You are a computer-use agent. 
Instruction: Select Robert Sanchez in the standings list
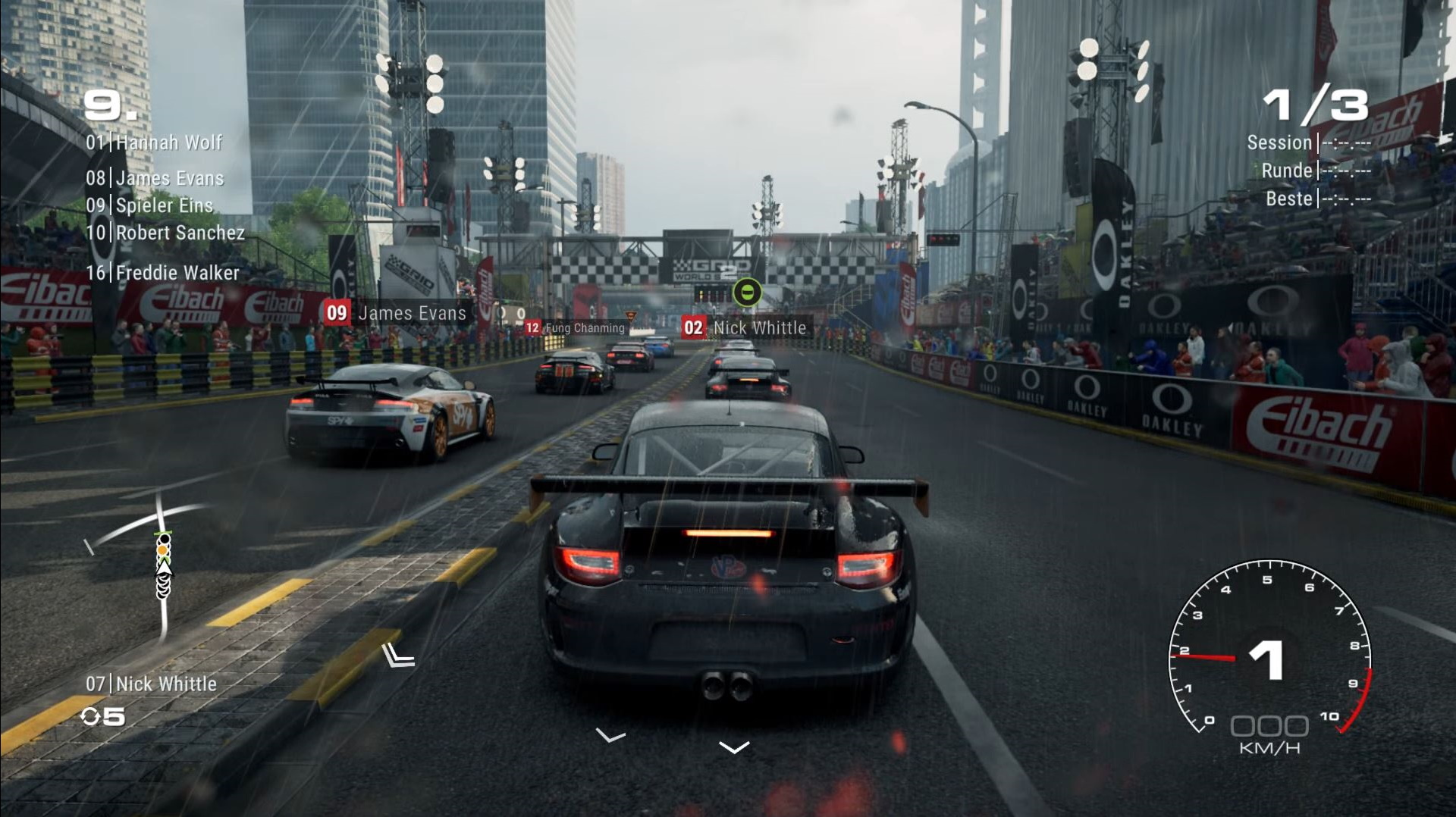point(165,233)
